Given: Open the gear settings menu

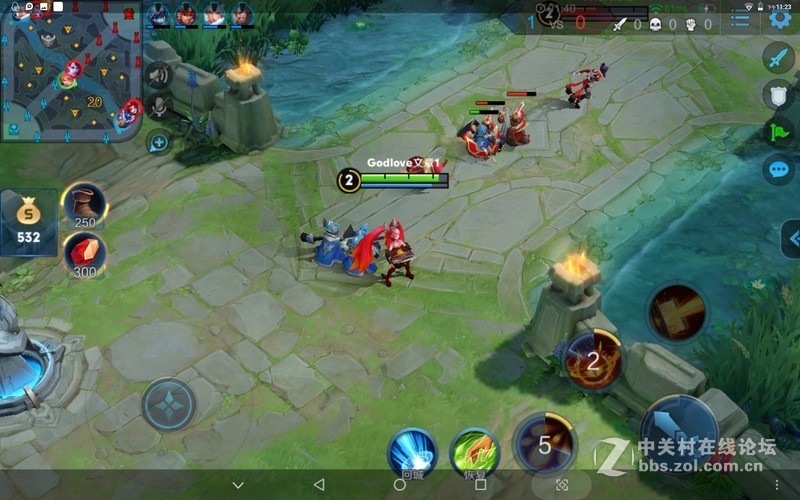Looking at the screenshot, I should [779, 20].
